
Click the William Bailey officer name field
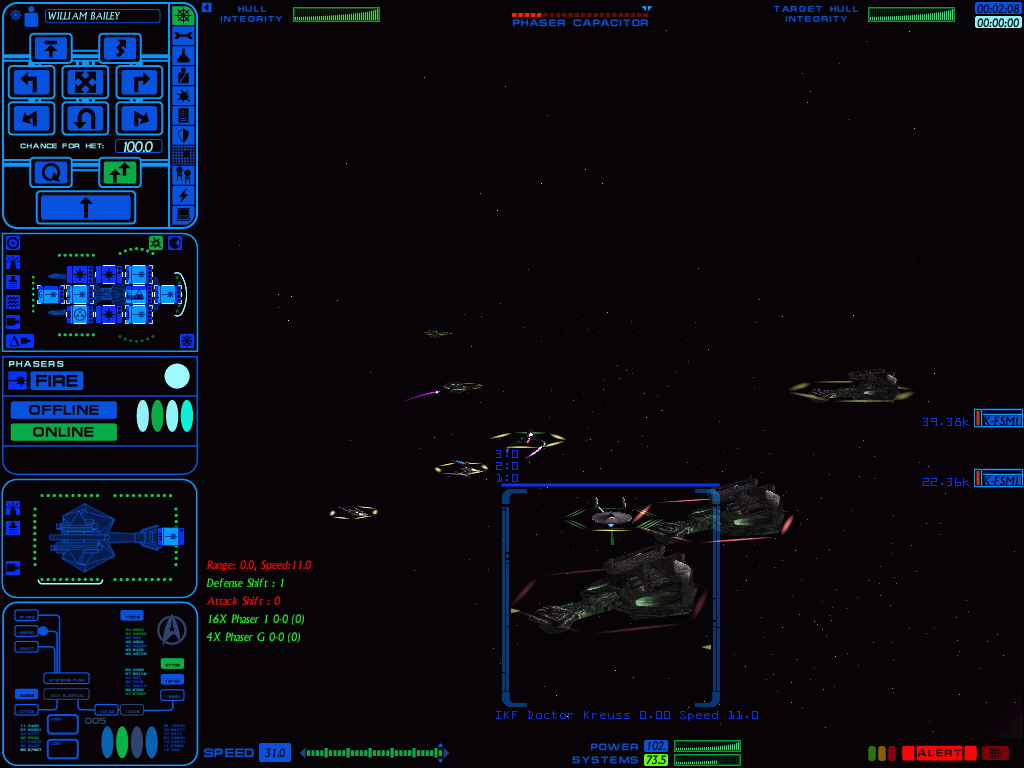[x=102, y=16]
